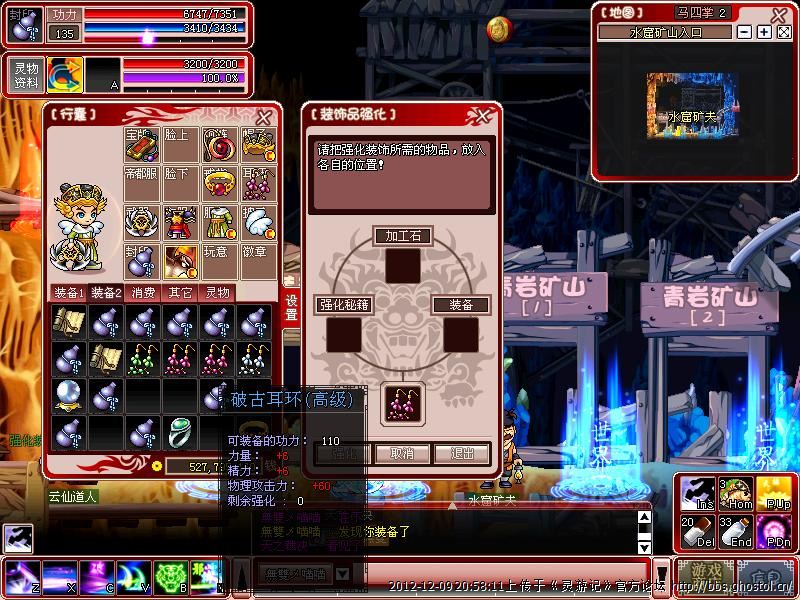Click the 退出 exit button
This screenshot has height=600, width=800.
[x=462, y=453]
